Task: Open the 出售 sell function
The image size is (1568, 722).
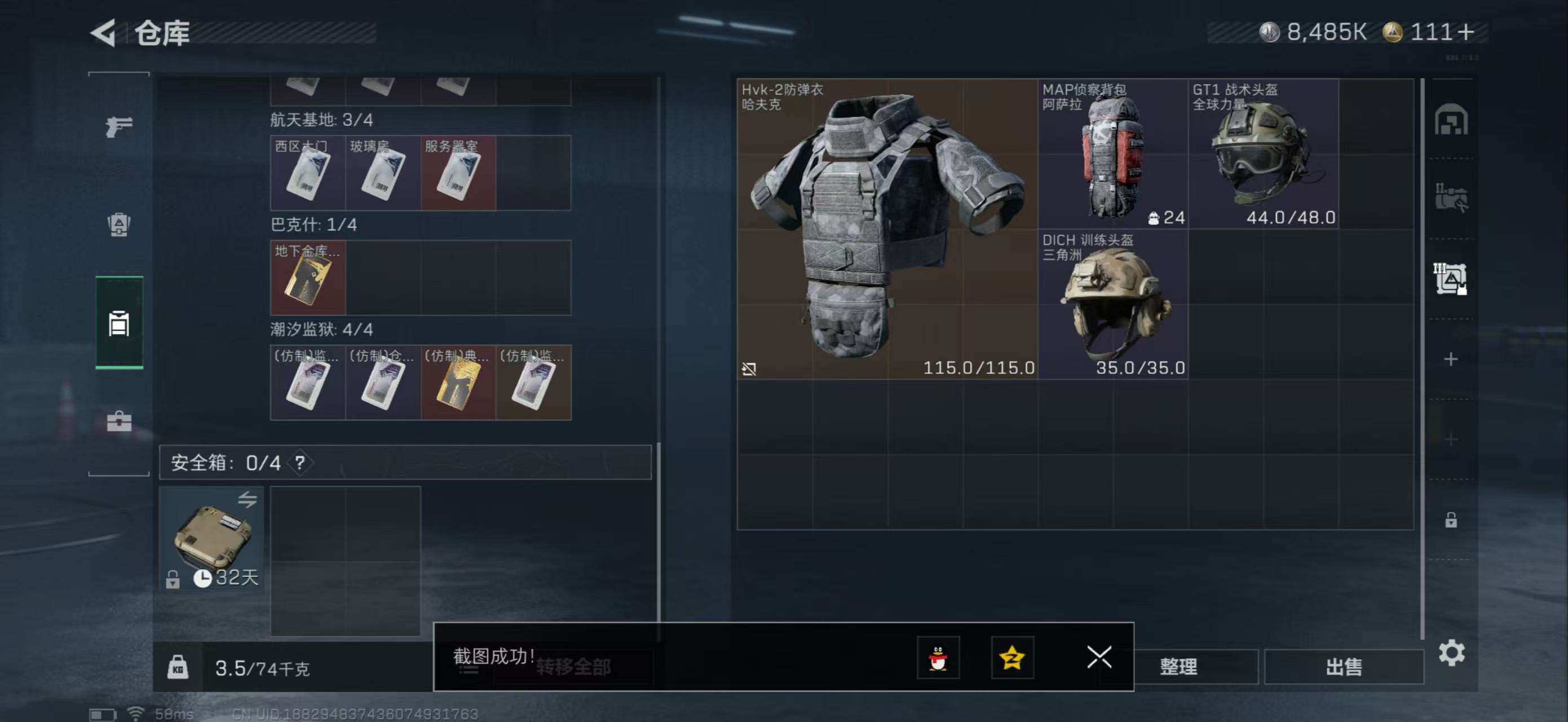Action: [1344, 667]
